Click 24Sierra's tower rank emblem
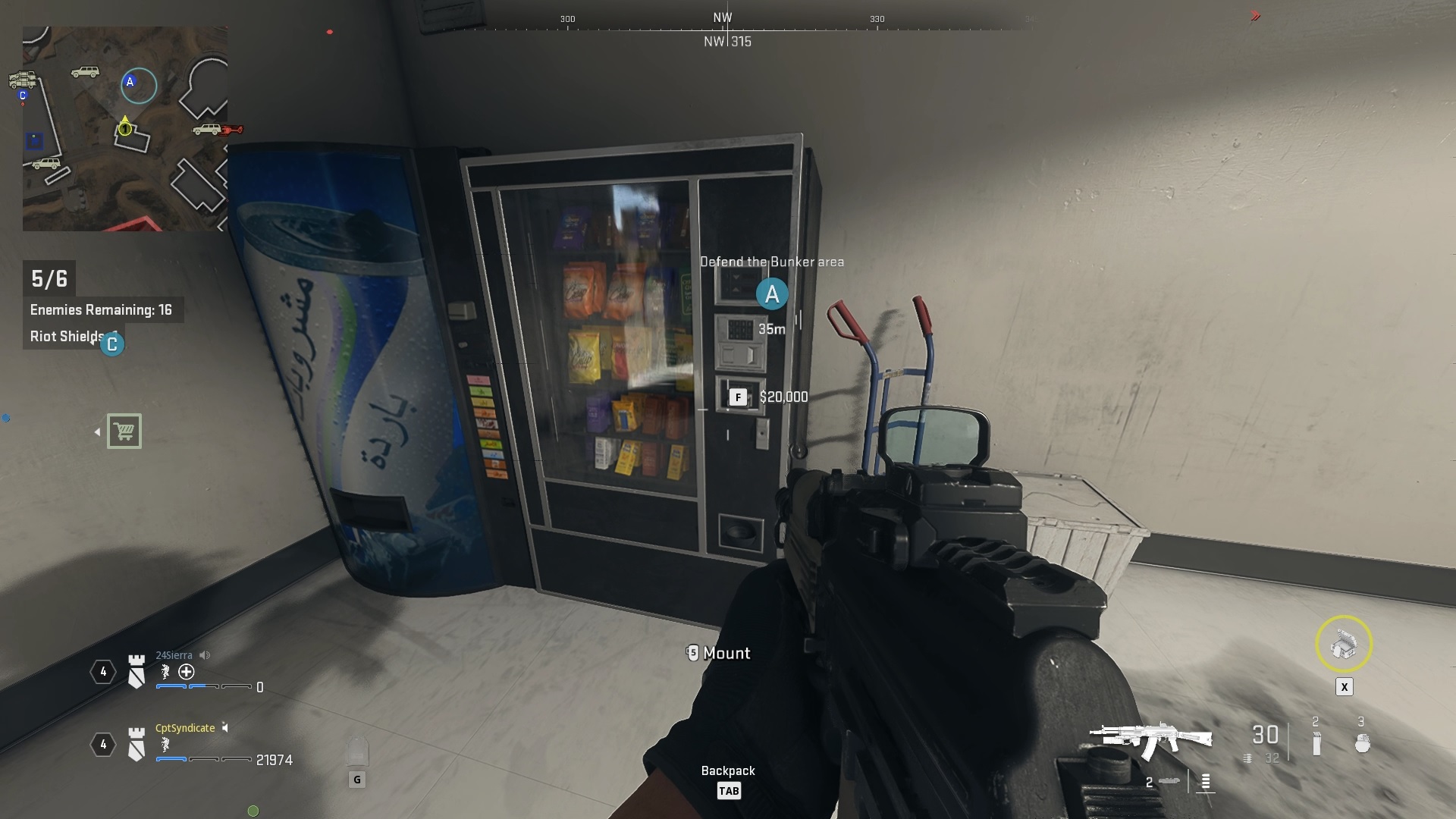The height and width of the screenshot is (819, 1456). pos(136,670)
